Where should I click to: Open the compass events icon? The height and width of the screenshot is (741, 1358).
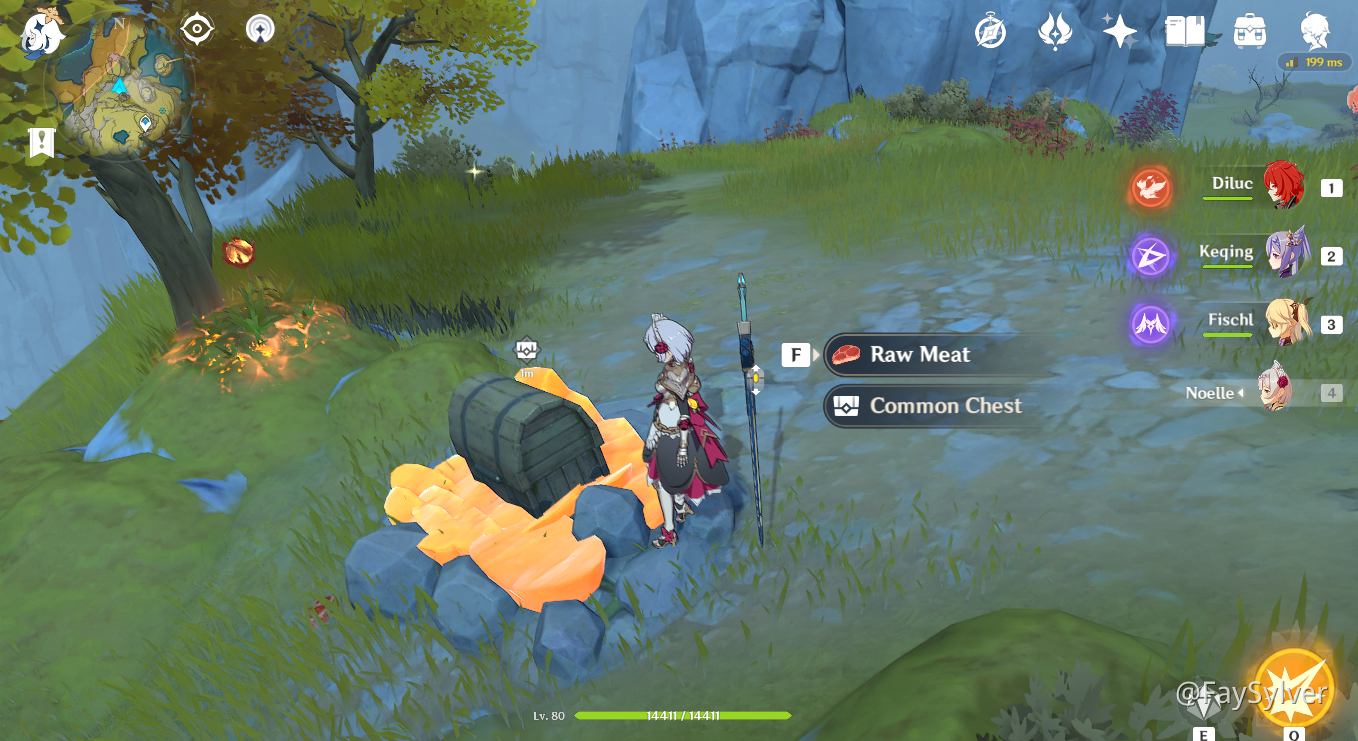click(x=990, y=32)
